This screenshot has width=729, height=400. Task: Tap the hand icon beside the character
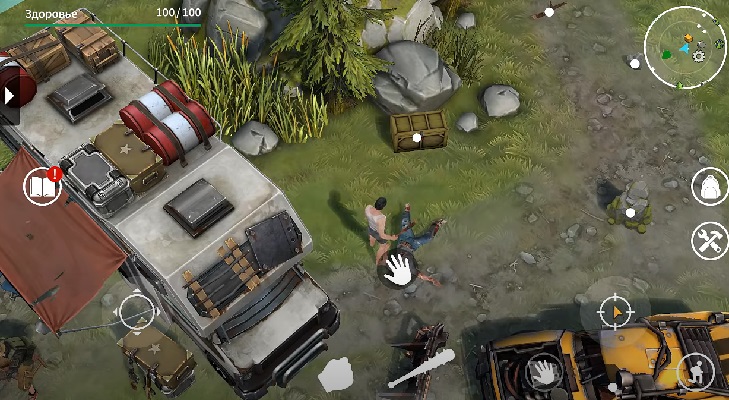(397, 268)
